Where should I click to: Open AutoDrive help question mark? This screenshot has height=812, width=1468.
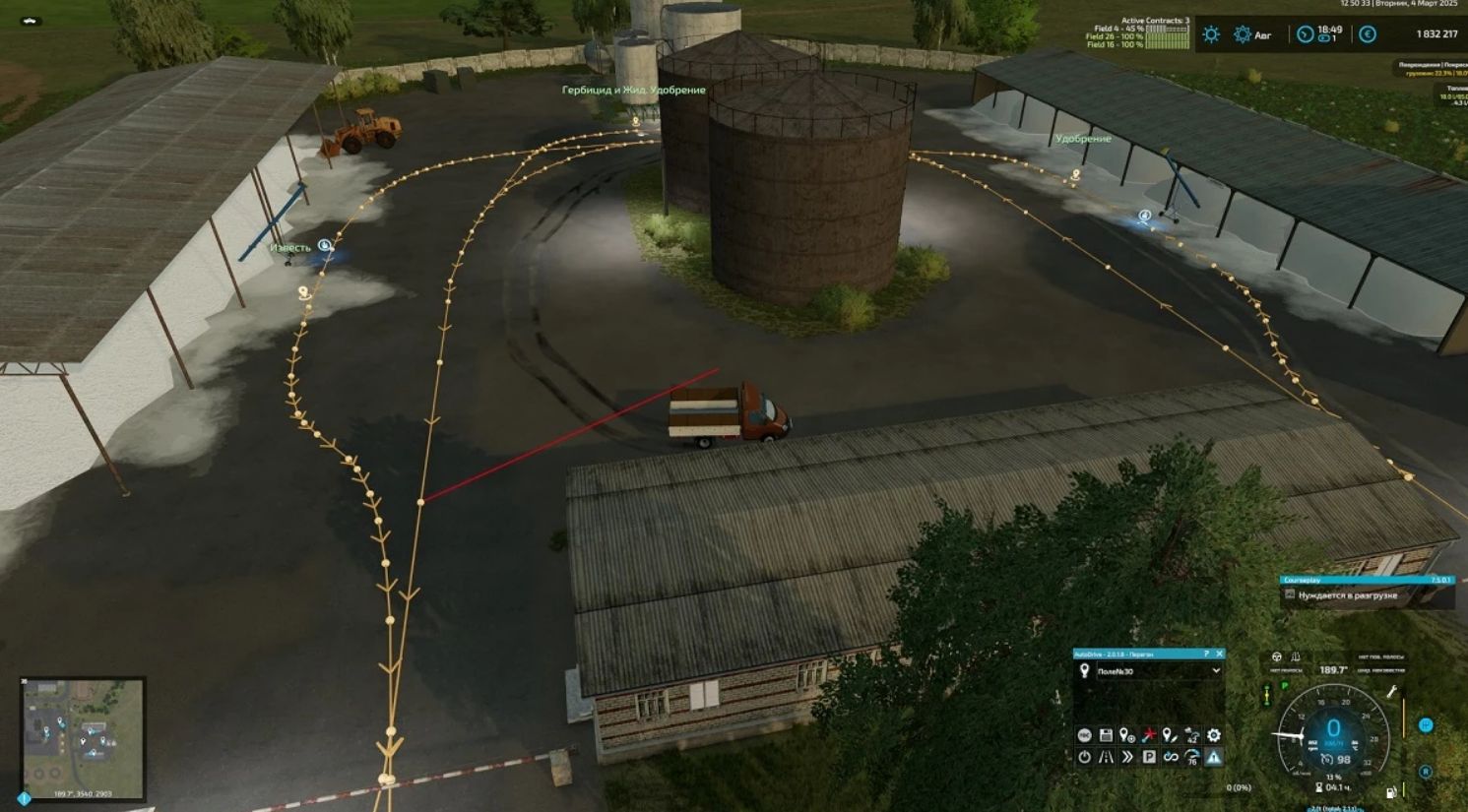1206,654
